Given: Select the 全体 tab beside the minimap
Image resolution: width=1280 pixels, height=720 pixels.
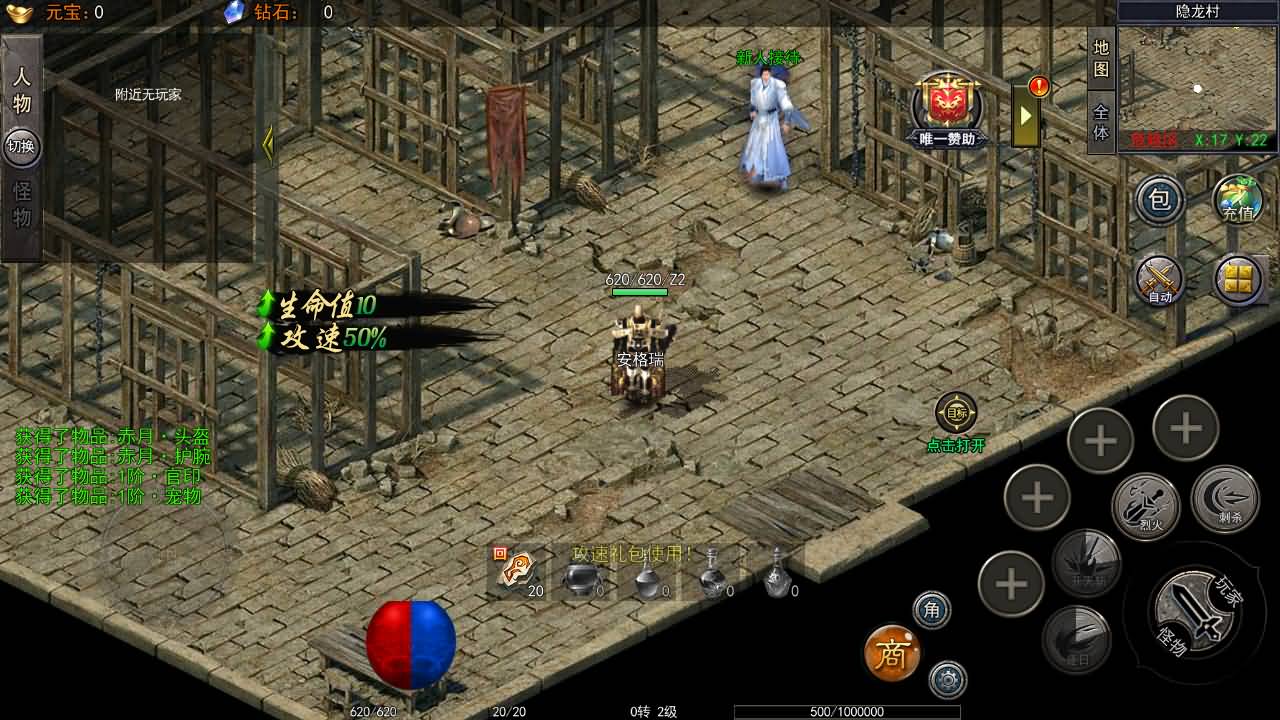Looking at the screenshot, I should pos(1101,122).
